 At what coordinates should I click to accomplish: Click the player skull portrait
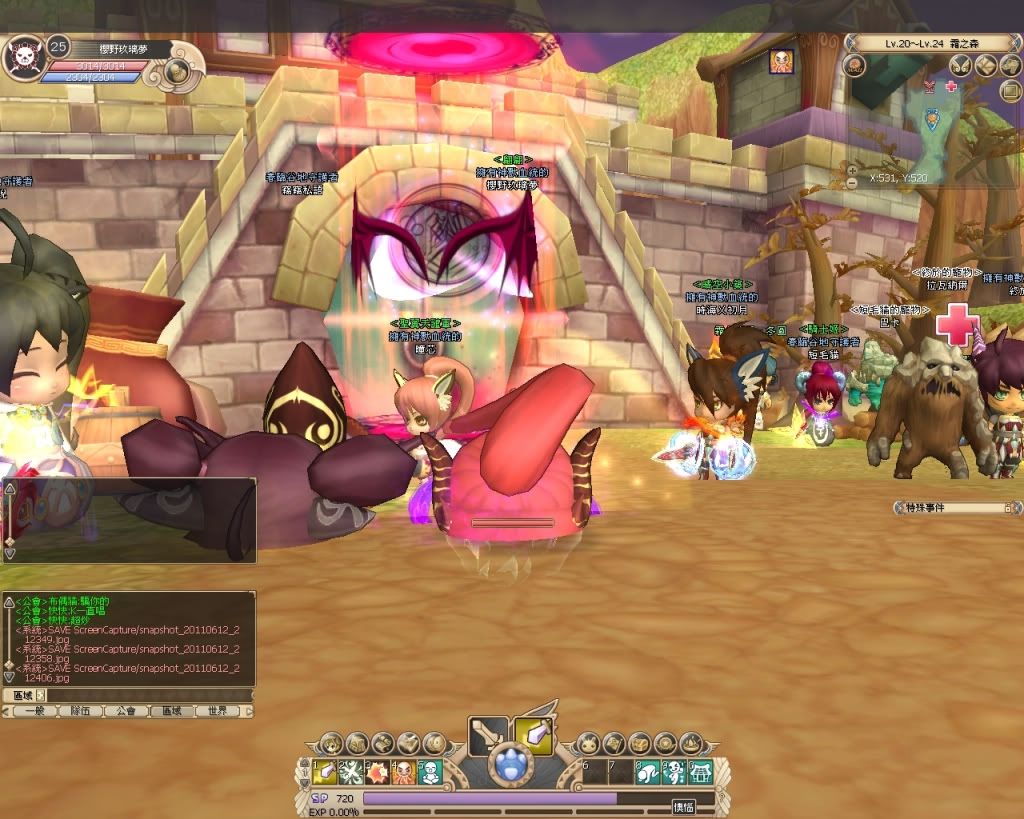coord(22,57)
